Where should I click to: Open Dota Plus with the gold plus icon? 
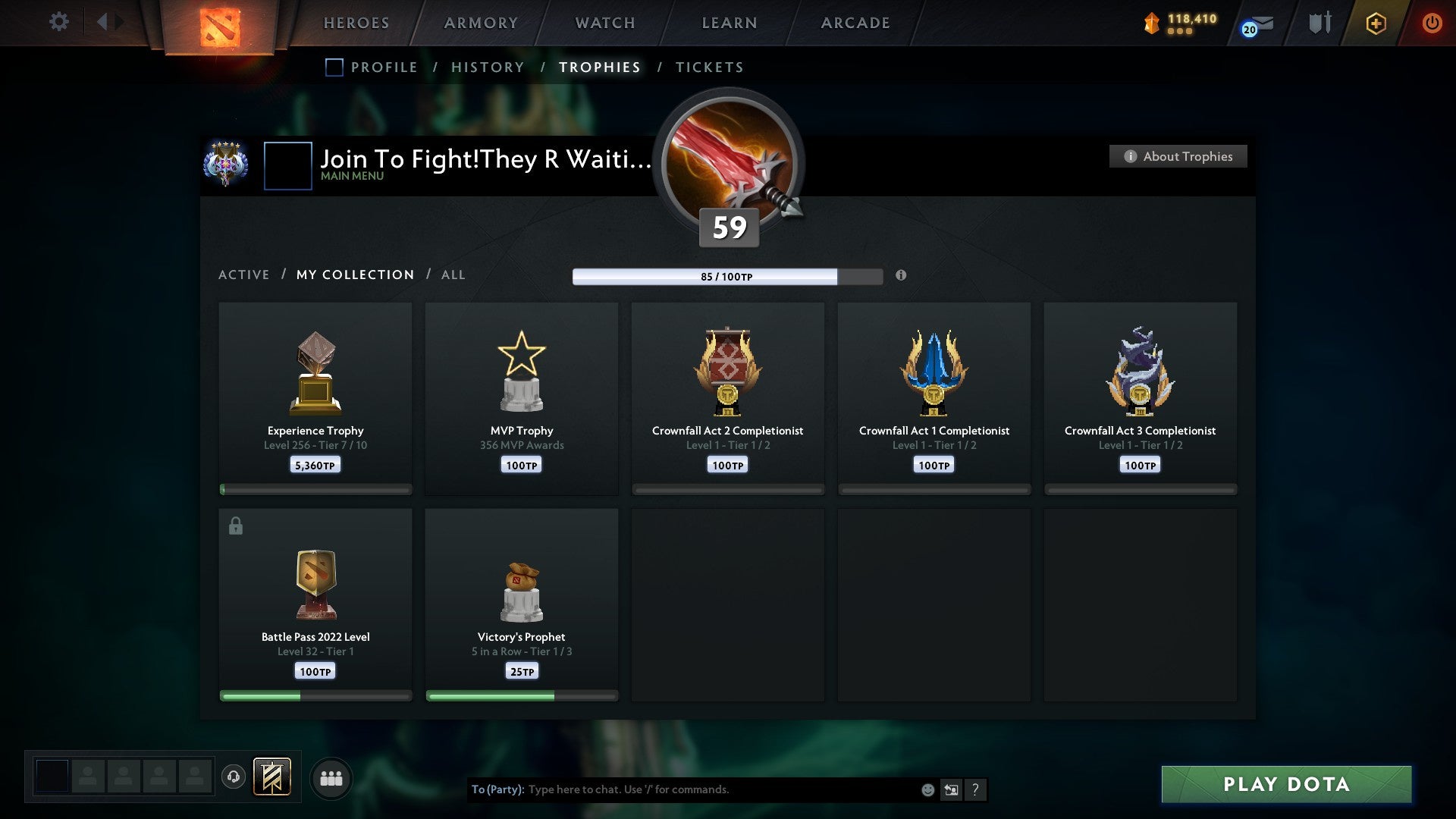tap(1375, 23)
